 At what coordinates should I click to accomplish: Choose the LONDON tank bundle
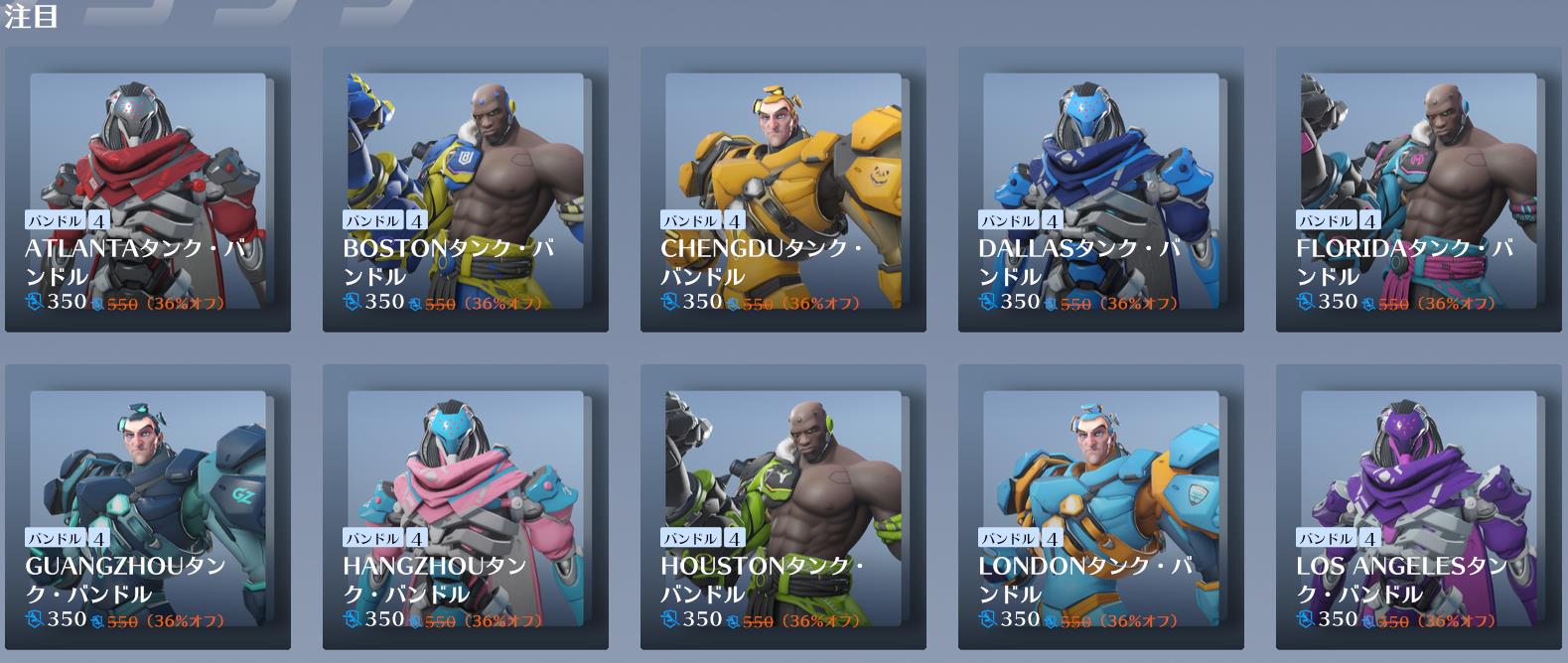1101,506
